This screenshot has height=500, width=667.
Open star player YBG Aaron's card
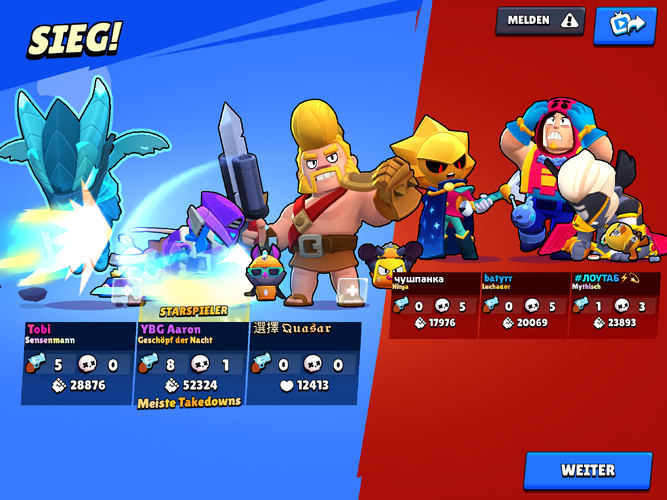190,362
